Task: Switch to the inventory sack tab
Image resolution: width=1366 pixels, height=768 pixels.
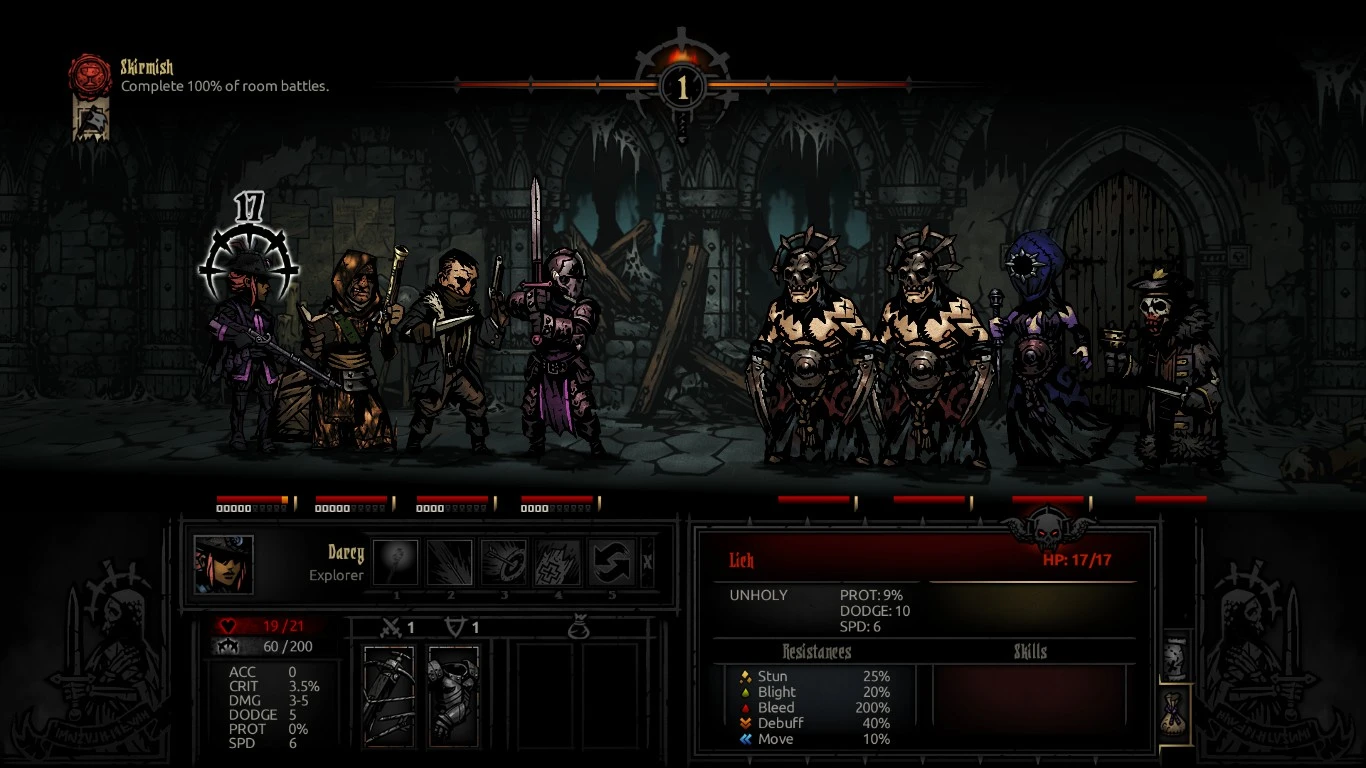Action: point(1177,714)
